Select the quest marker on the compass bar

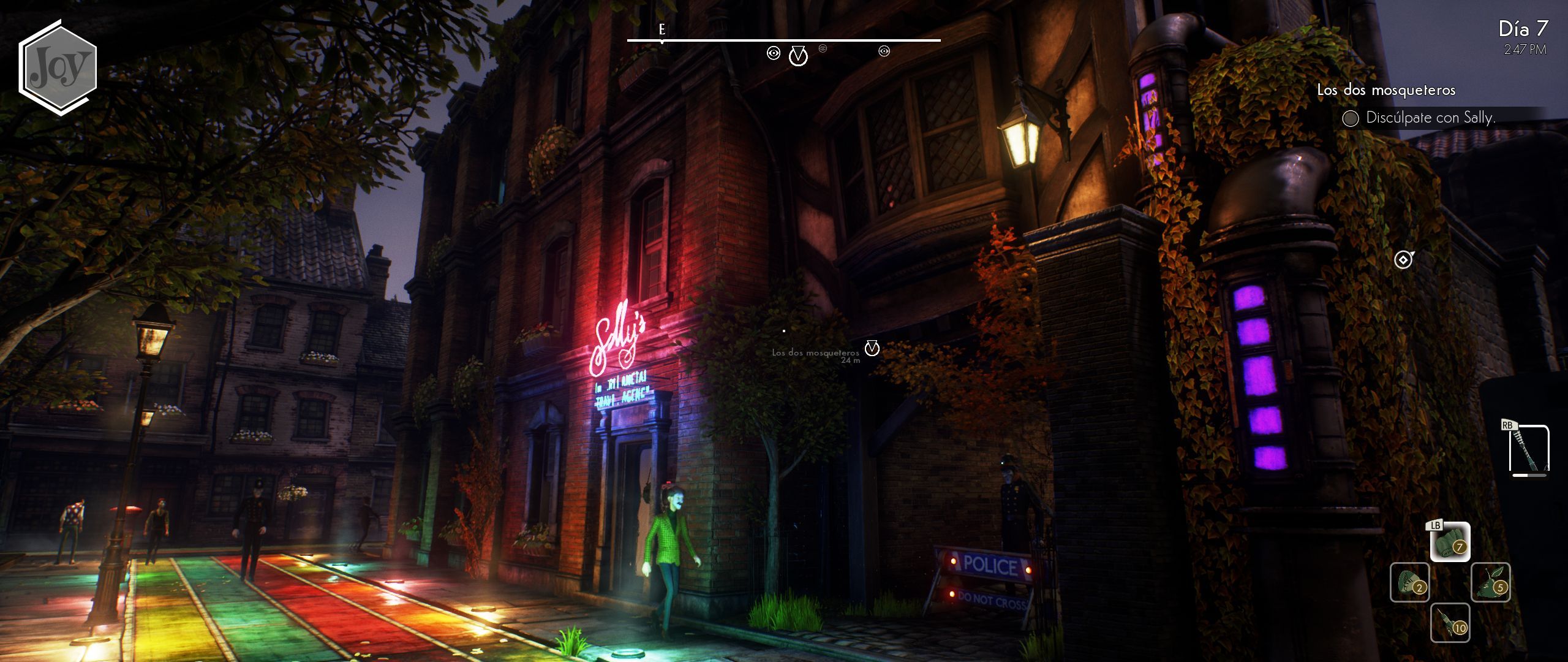pyautogui.click(x=798, y=56)
